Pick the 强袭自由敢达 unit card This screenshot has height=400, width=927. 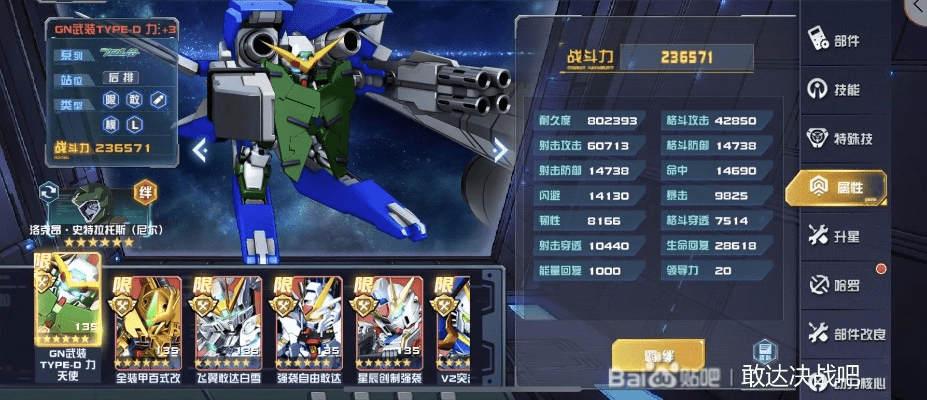click(x=306, y=318)
